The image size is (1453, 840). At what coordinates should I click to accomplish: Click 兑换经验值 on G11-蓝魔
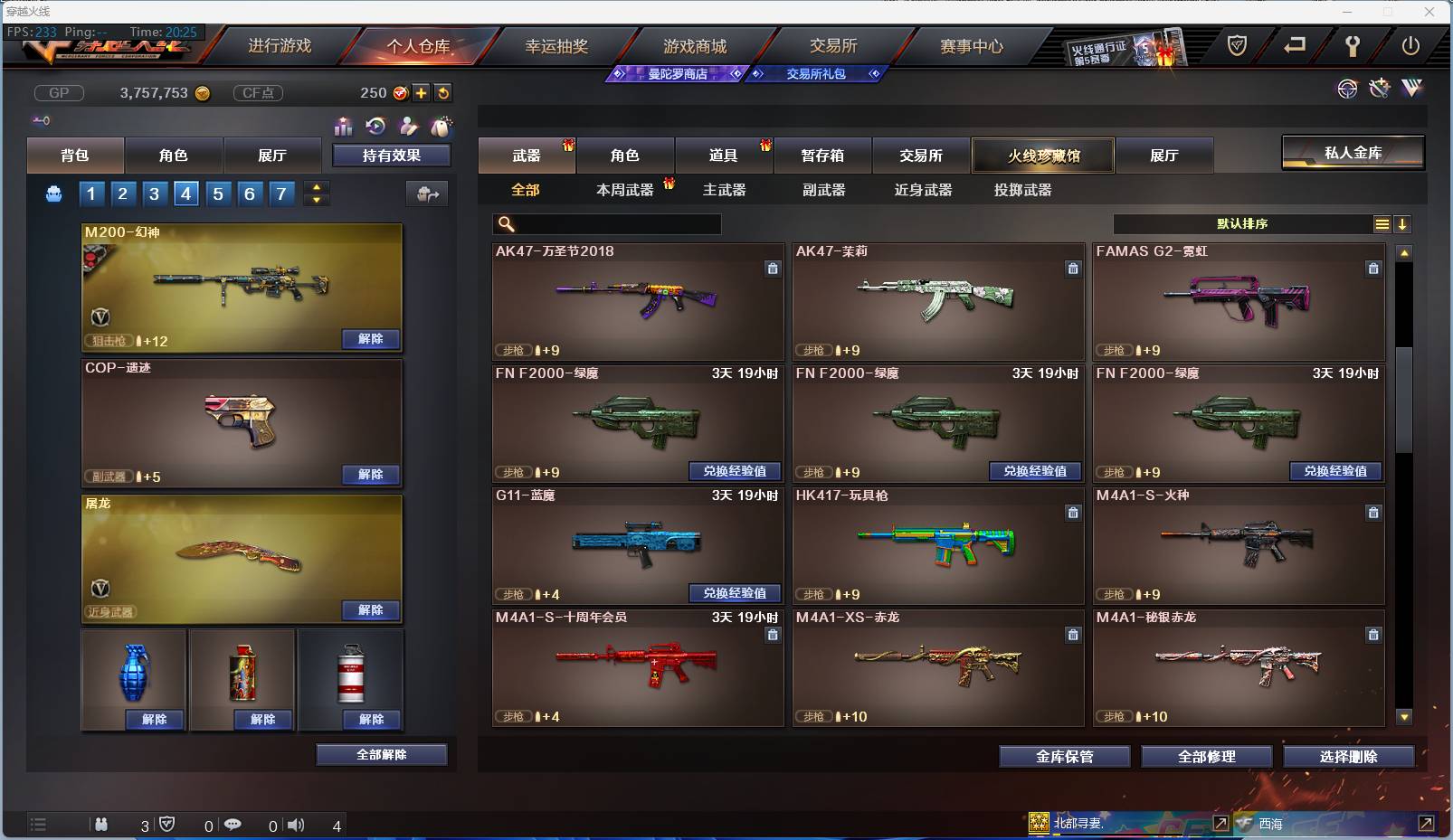pos(736,593)
